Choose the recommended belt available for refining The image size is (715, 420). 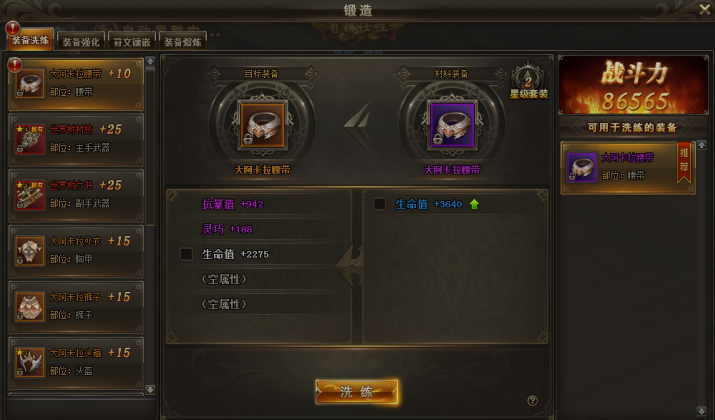[x=626, y=166]
